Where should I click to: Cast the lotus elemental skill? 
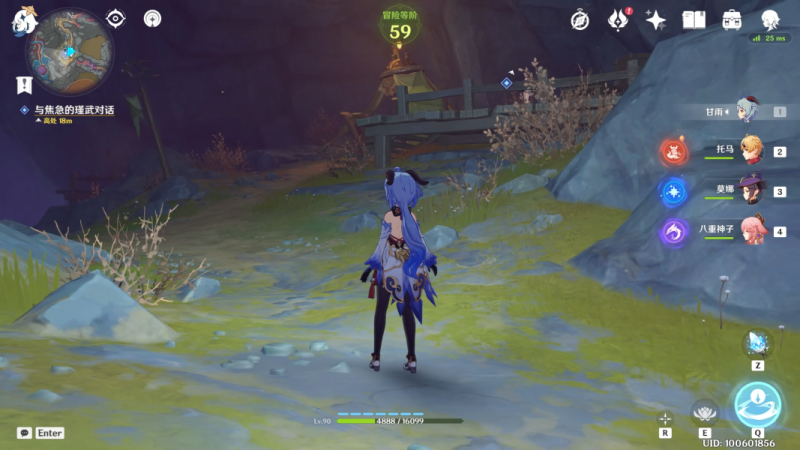tap(705, 412)
